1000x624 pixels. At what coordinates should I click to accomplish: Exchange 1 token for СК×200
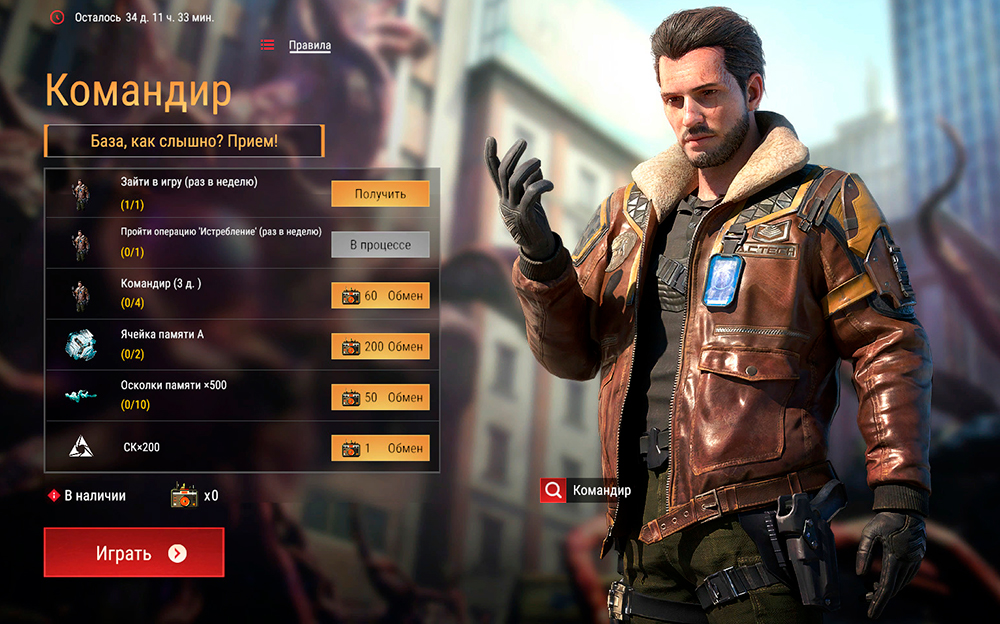pos(380,447)
